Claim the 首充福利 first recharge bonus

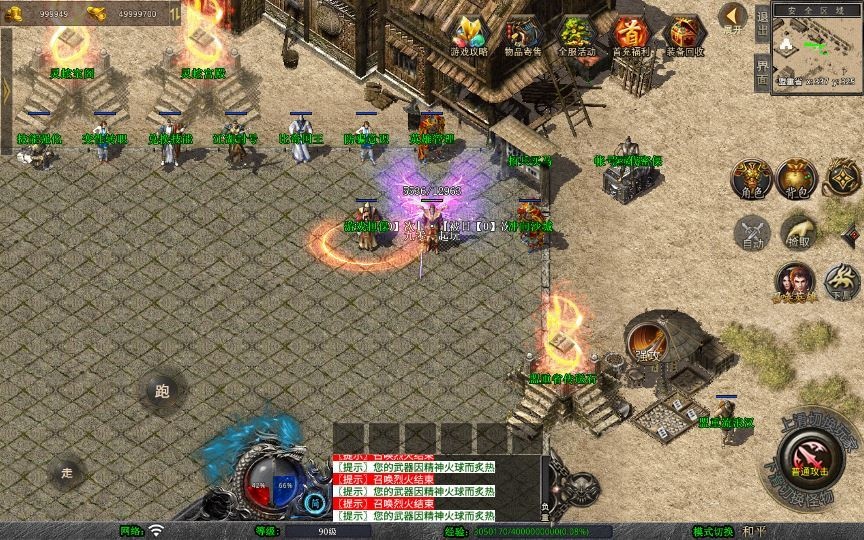click(630, 36)
